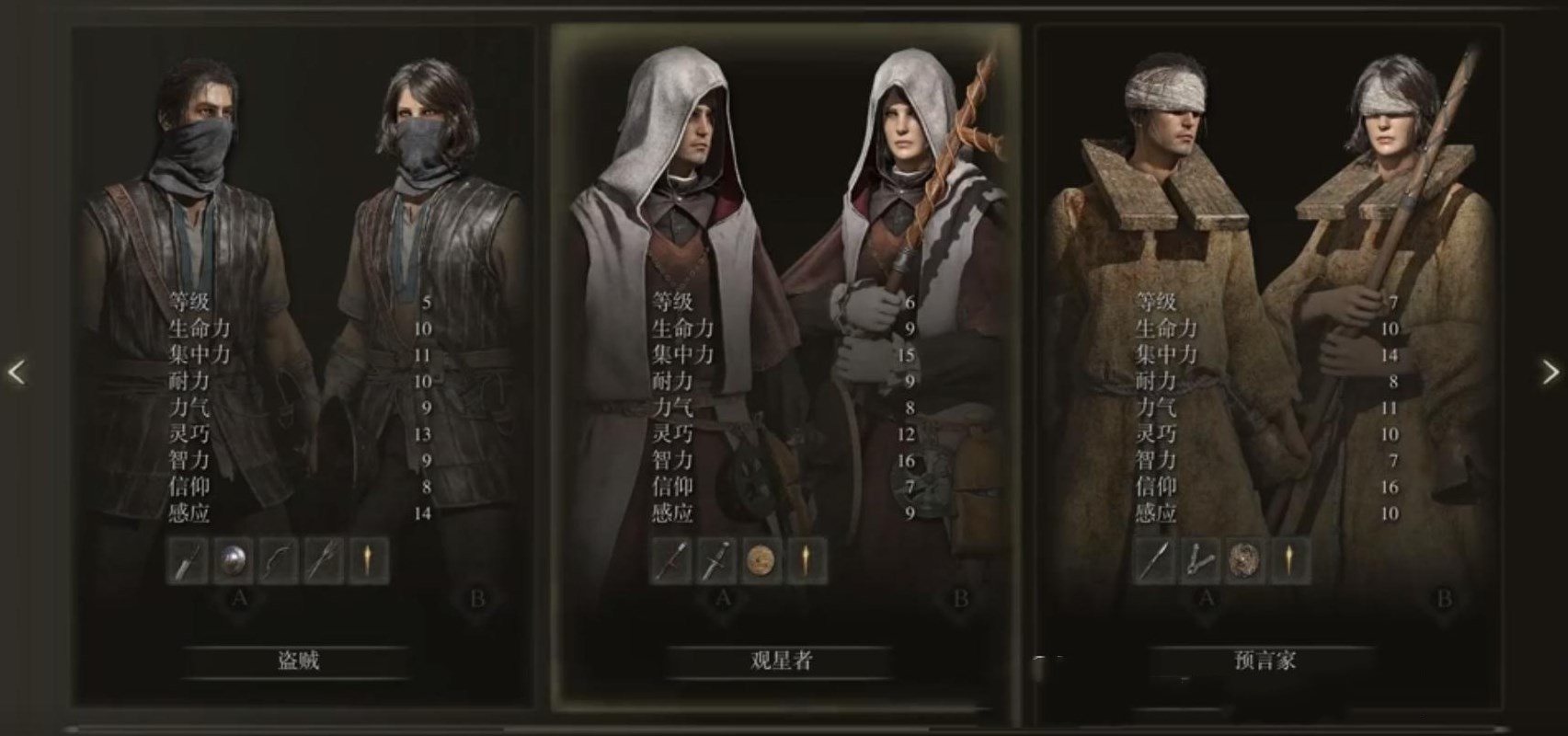Select variant B of the Astrologer
Image resolution: width=1568 pixels, height=736 pixels.
[958, 598]
